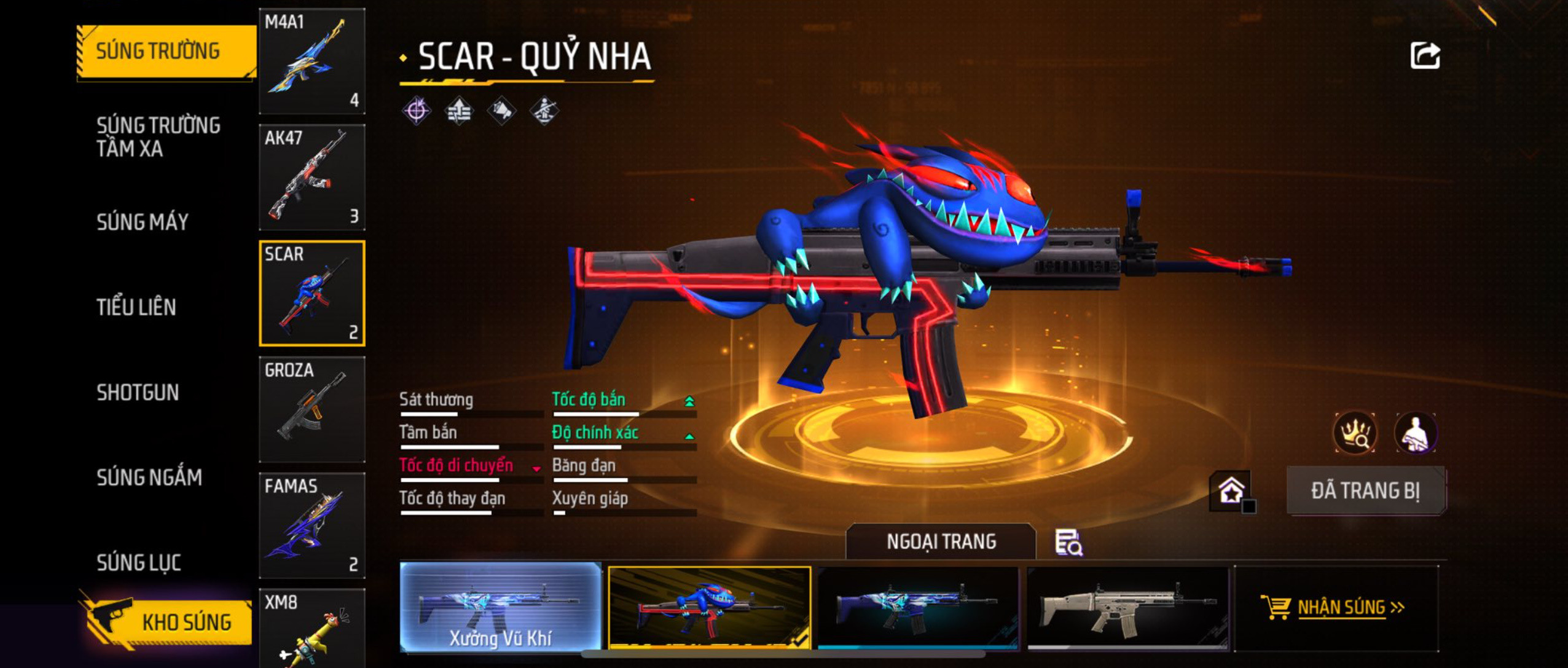Switch to Súng Trường Tầm Xa category
Viewport: 1568px width, 668px height.
(x=158, y=136)
